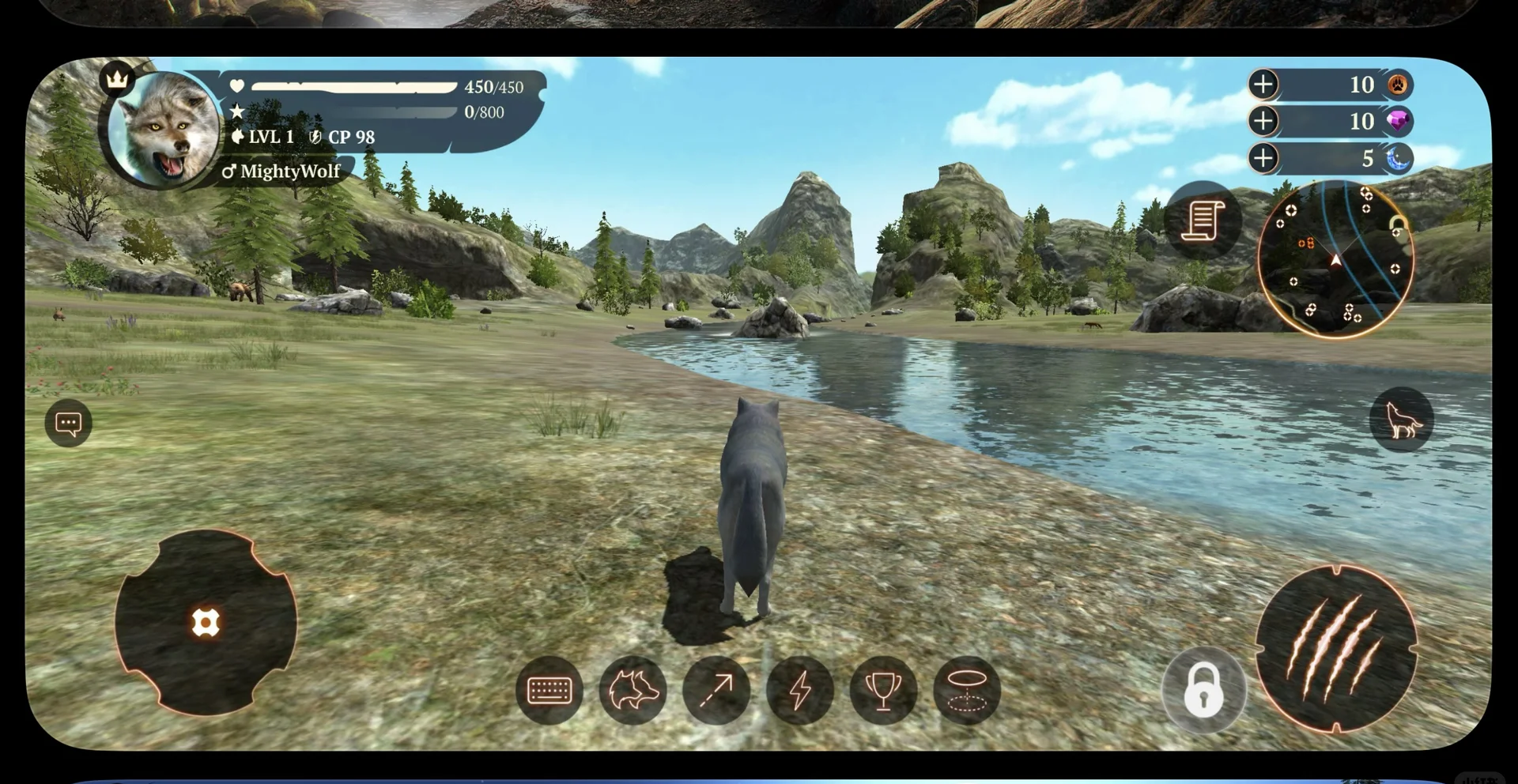The width and height of the screenshot is (1518, 784).
Task: Open the quest scroll icon
Action: [x=1202, y=220]
